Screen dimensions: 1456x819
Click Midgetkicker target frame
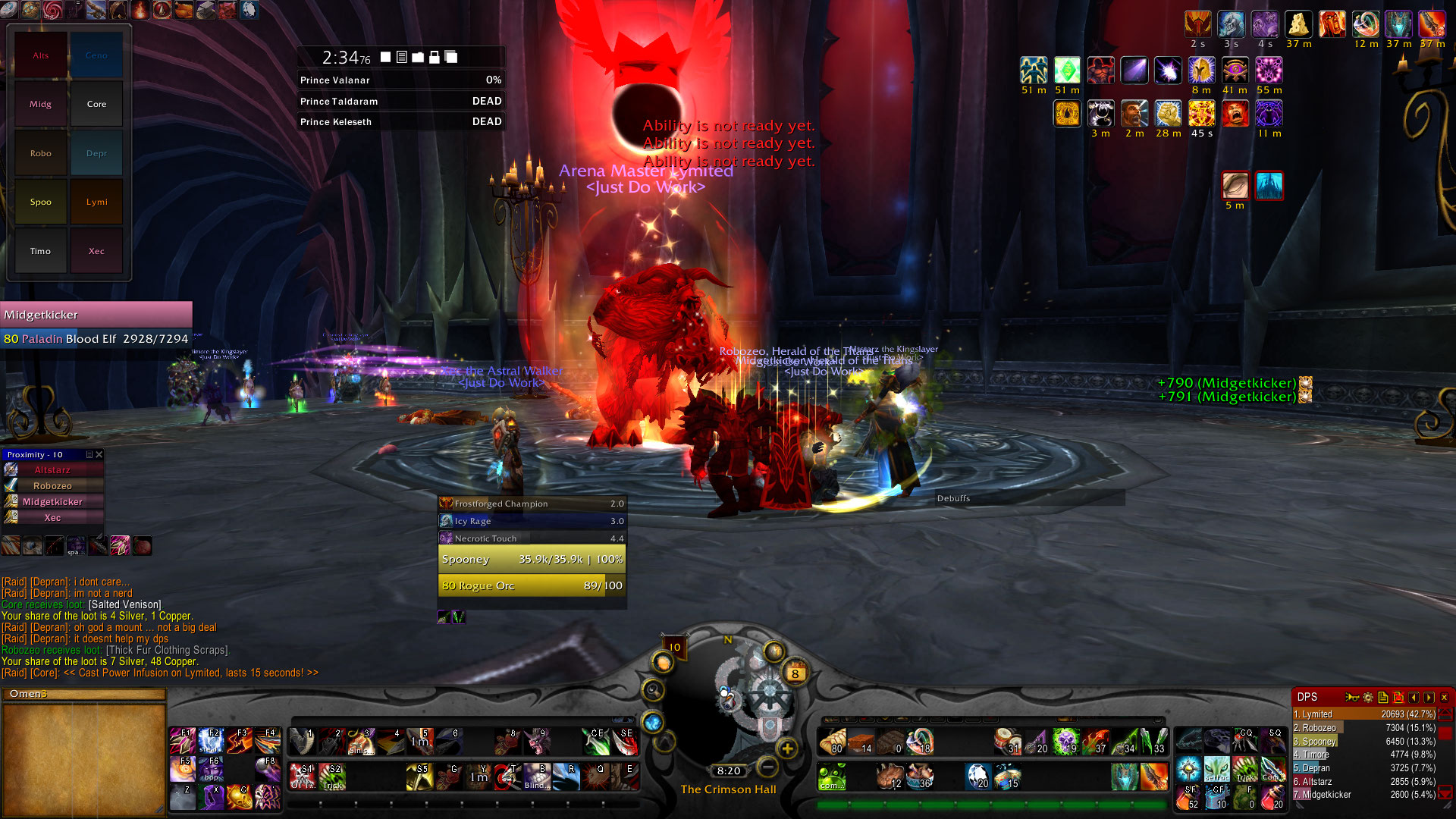(x=96, y=314)
